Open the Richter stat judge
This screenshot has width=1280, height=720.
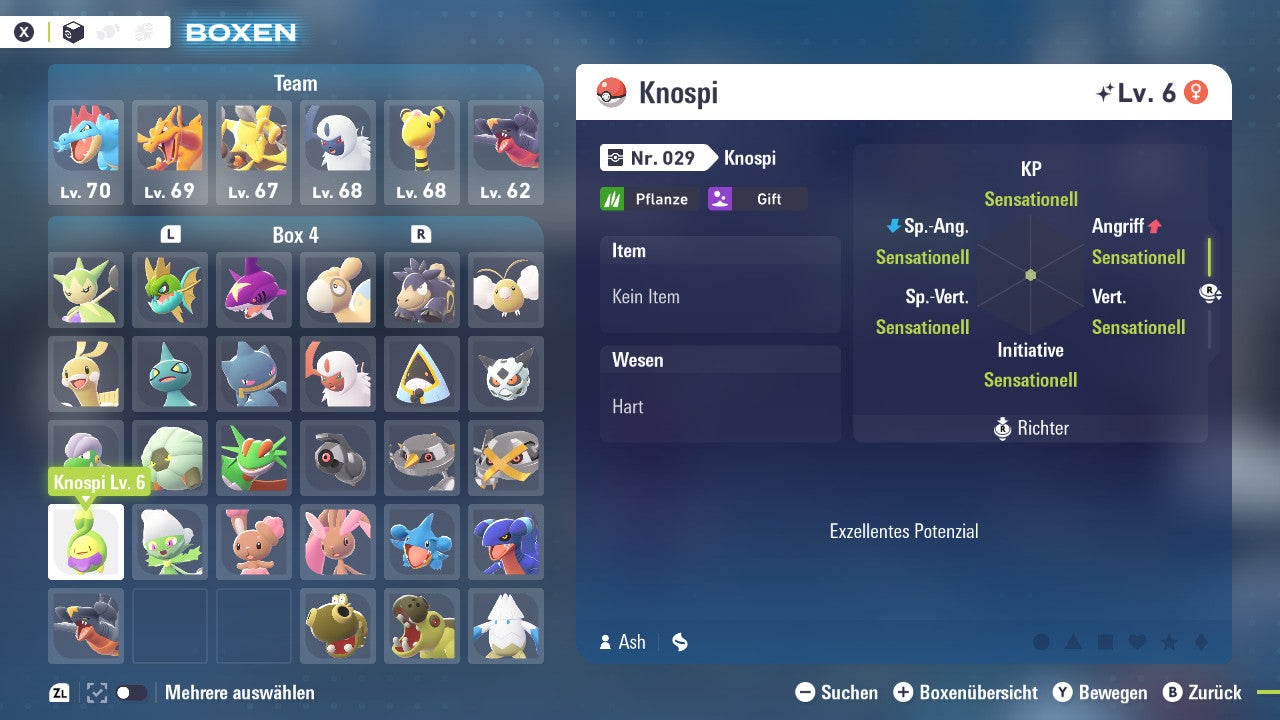1030,428
